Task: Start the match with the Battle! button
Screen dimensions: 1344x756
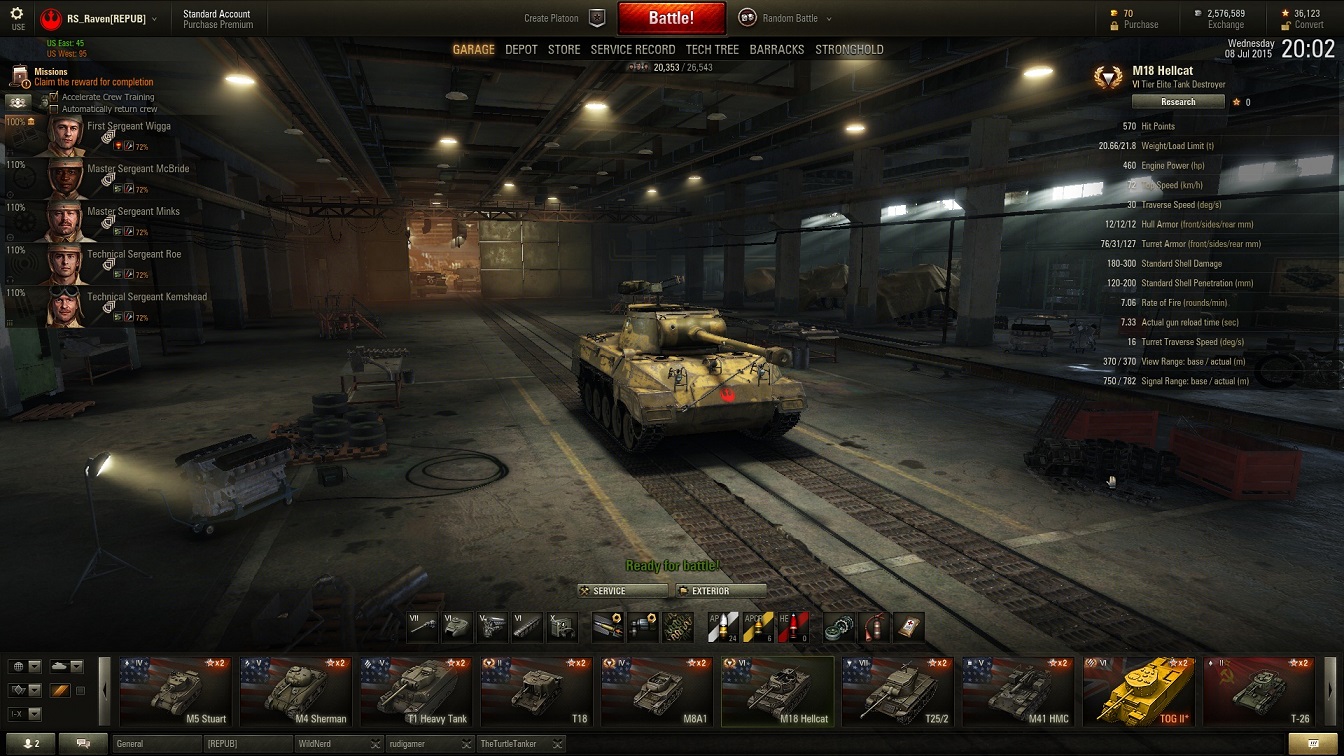Action: 671,18
